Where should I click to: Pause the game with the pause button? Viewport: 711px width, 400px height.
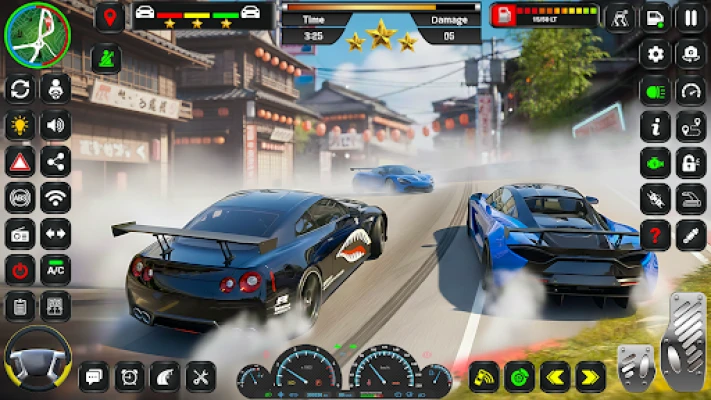click(x=691, y=17)
